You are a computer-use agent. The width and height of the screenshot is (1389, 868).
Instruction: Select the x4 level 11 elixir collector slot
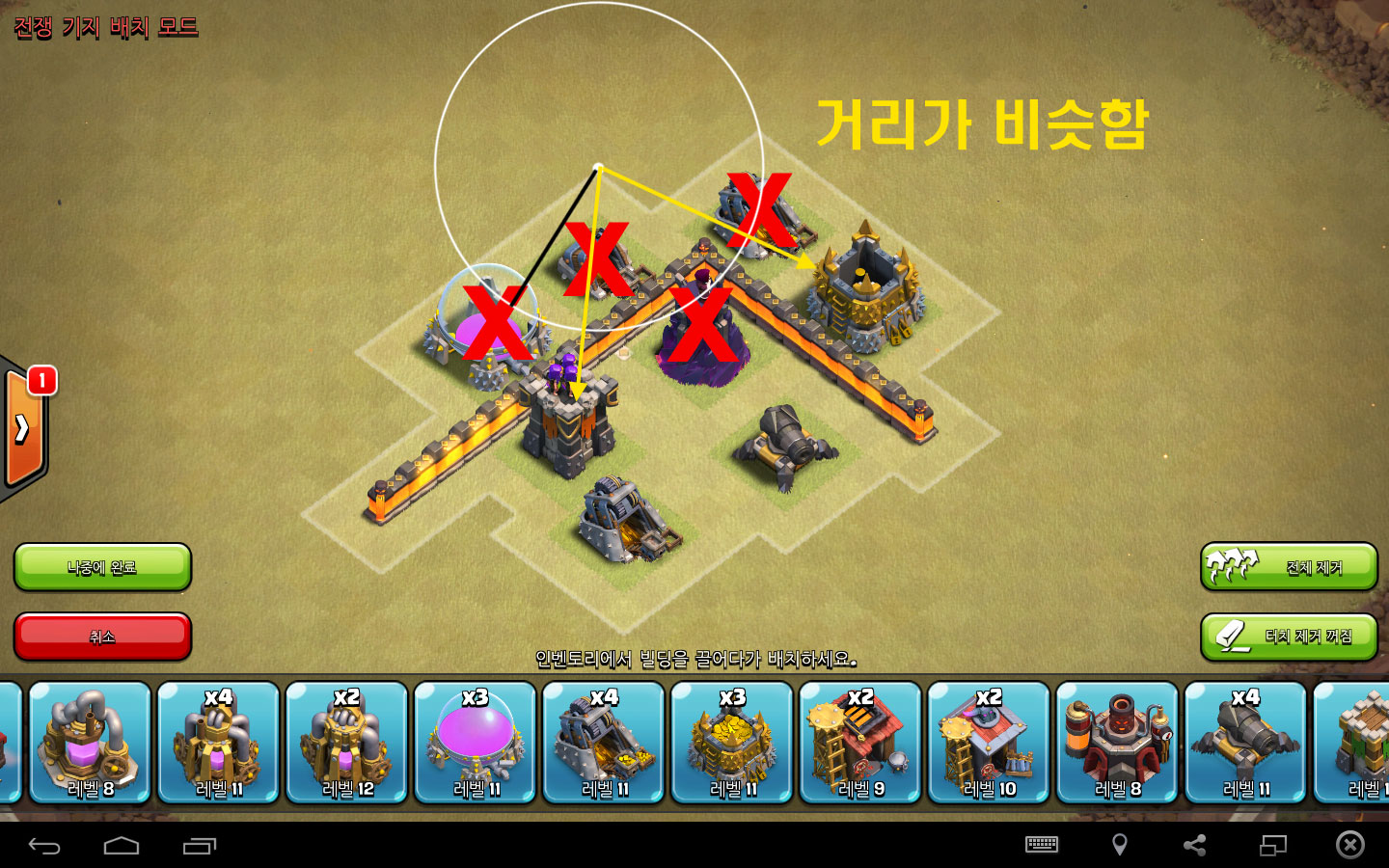[219, 743]
